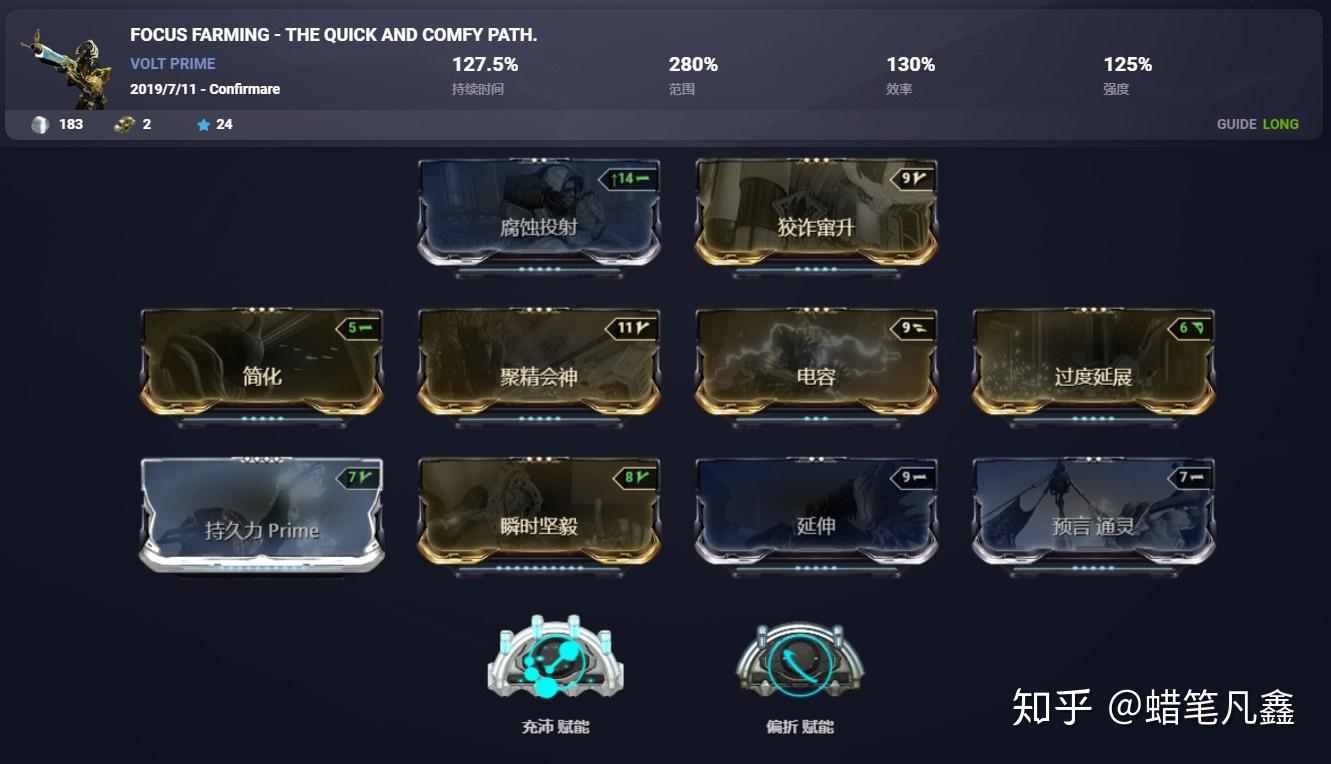
Task: Switch to the LONG tab
Action: pos(1280,124)
